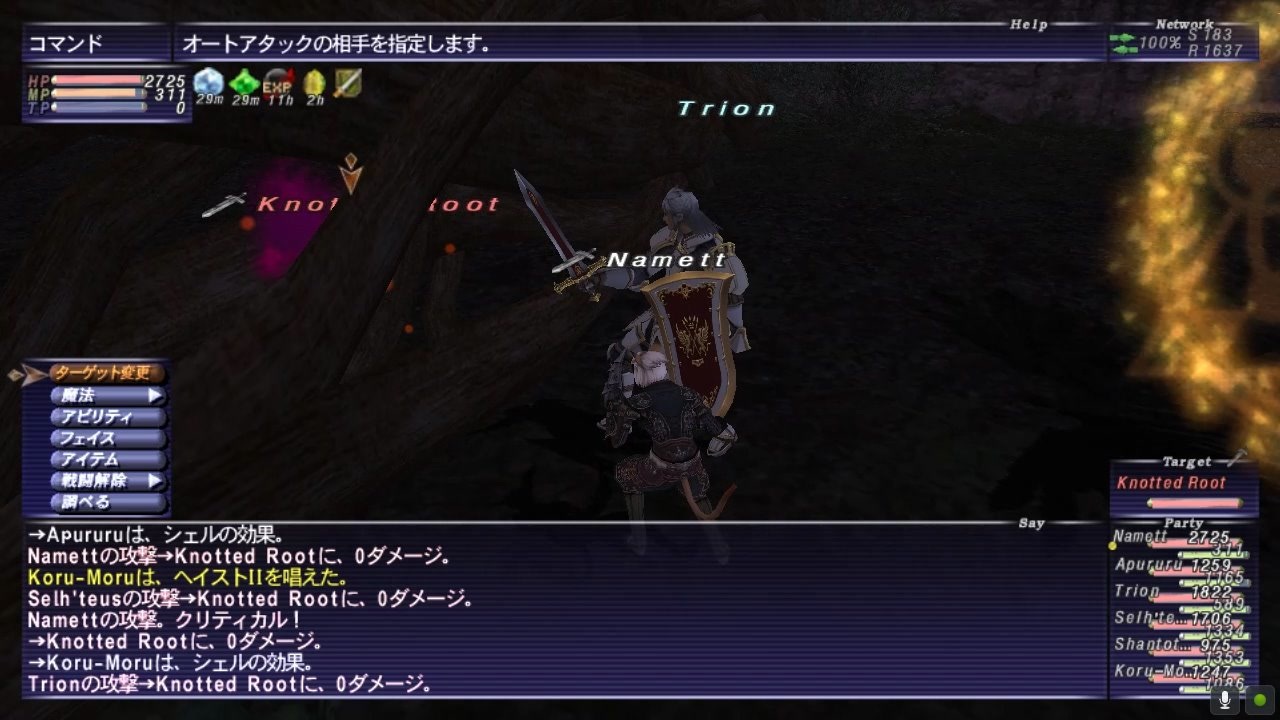Viewport: 1280px width, 720px height.
Task: Select the green Shell status icon
Action: click(x=243, y=83)
